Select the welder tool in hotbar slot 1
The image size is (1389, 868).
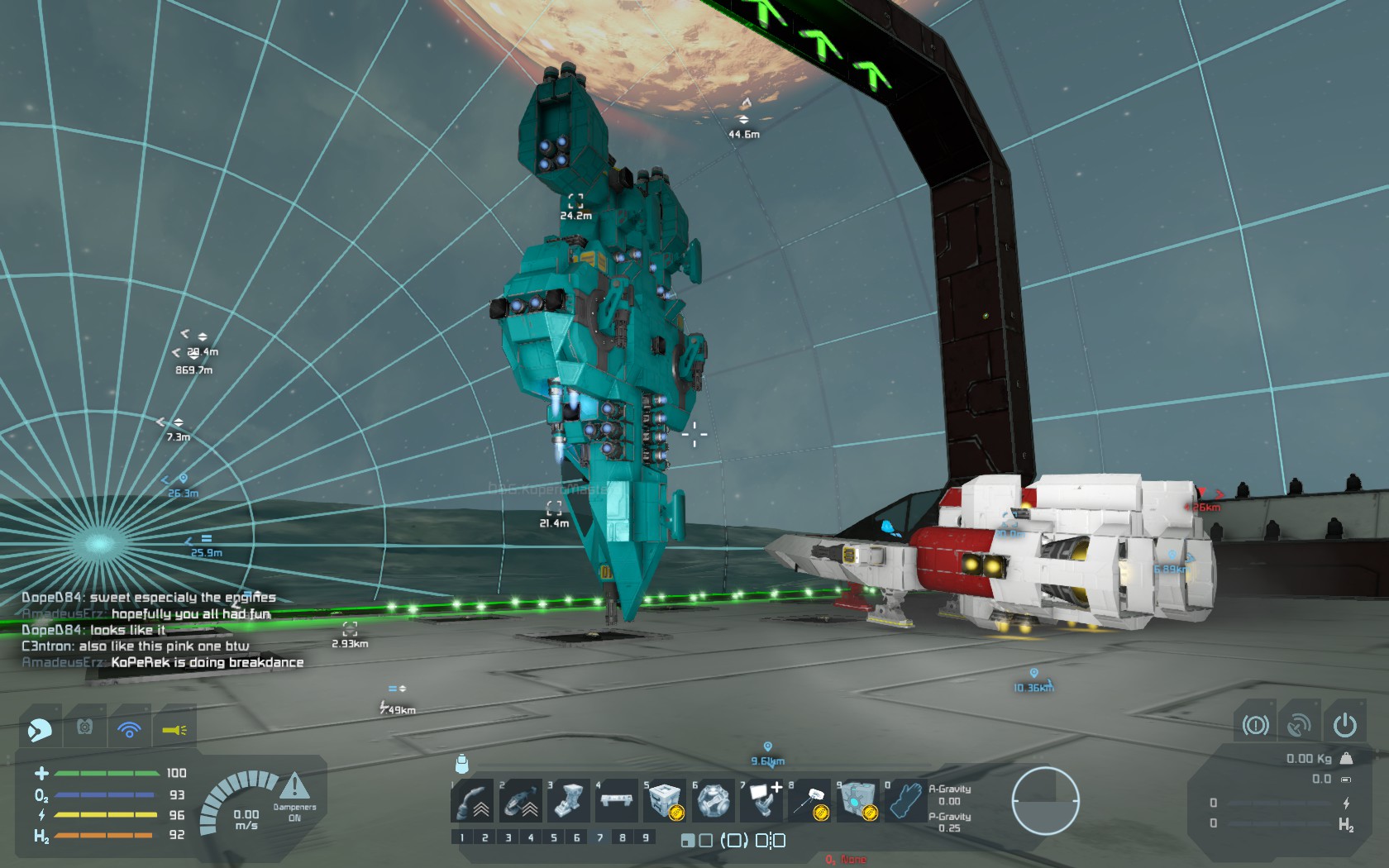(x=473, y=800)
